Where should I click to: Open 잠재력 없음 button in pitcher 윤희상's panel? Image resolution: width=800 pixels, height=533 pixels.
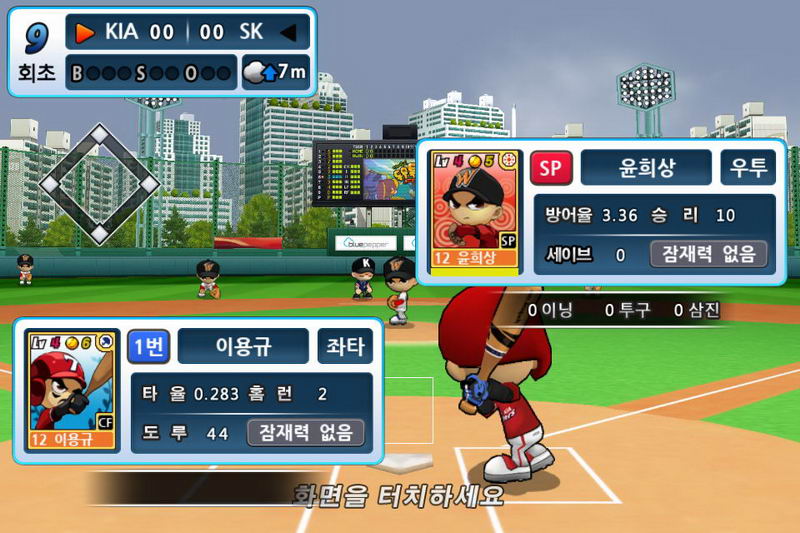pyautogui.click(x=709, y=254)
